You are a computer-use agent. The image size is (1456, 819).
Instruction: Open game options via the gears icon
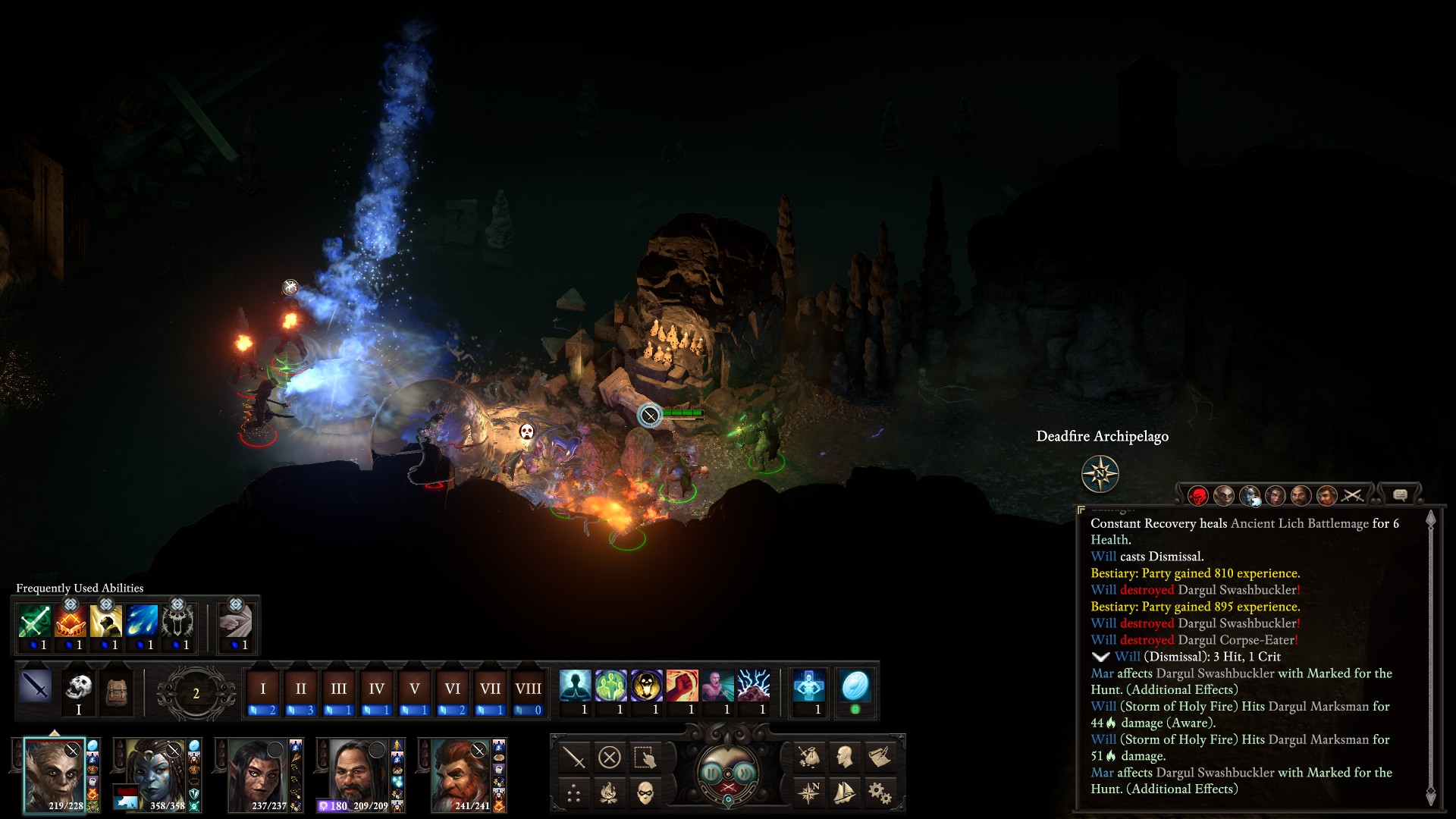tap(880, 793)
